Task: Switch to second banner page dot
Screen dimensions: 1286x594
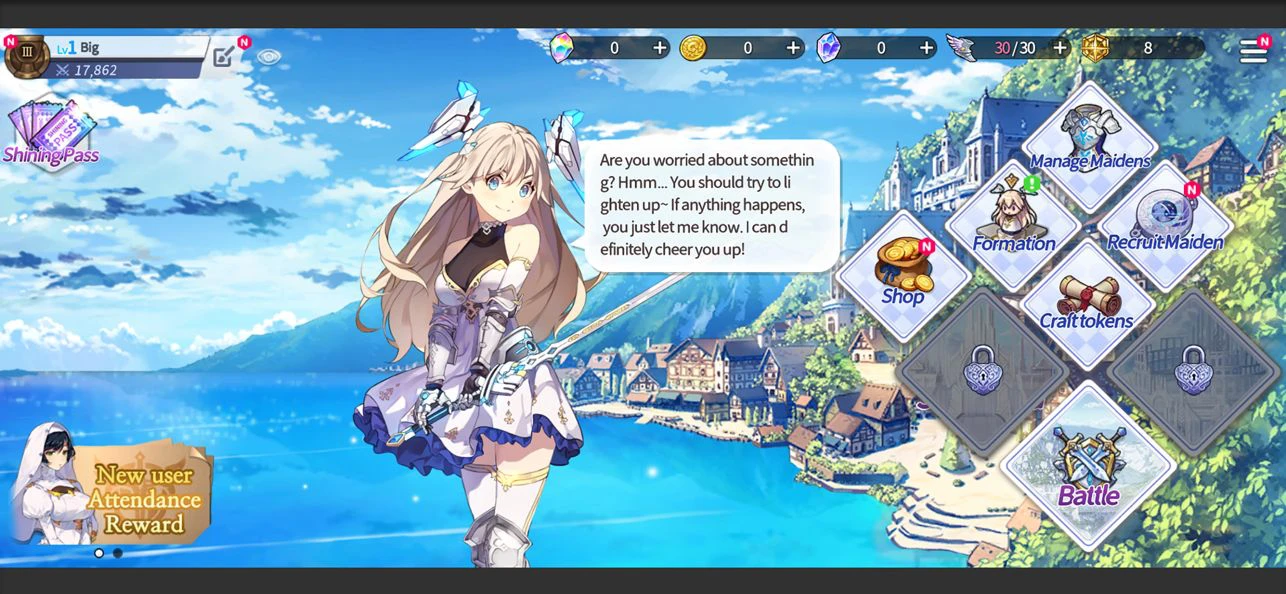Action: (118, 553)
